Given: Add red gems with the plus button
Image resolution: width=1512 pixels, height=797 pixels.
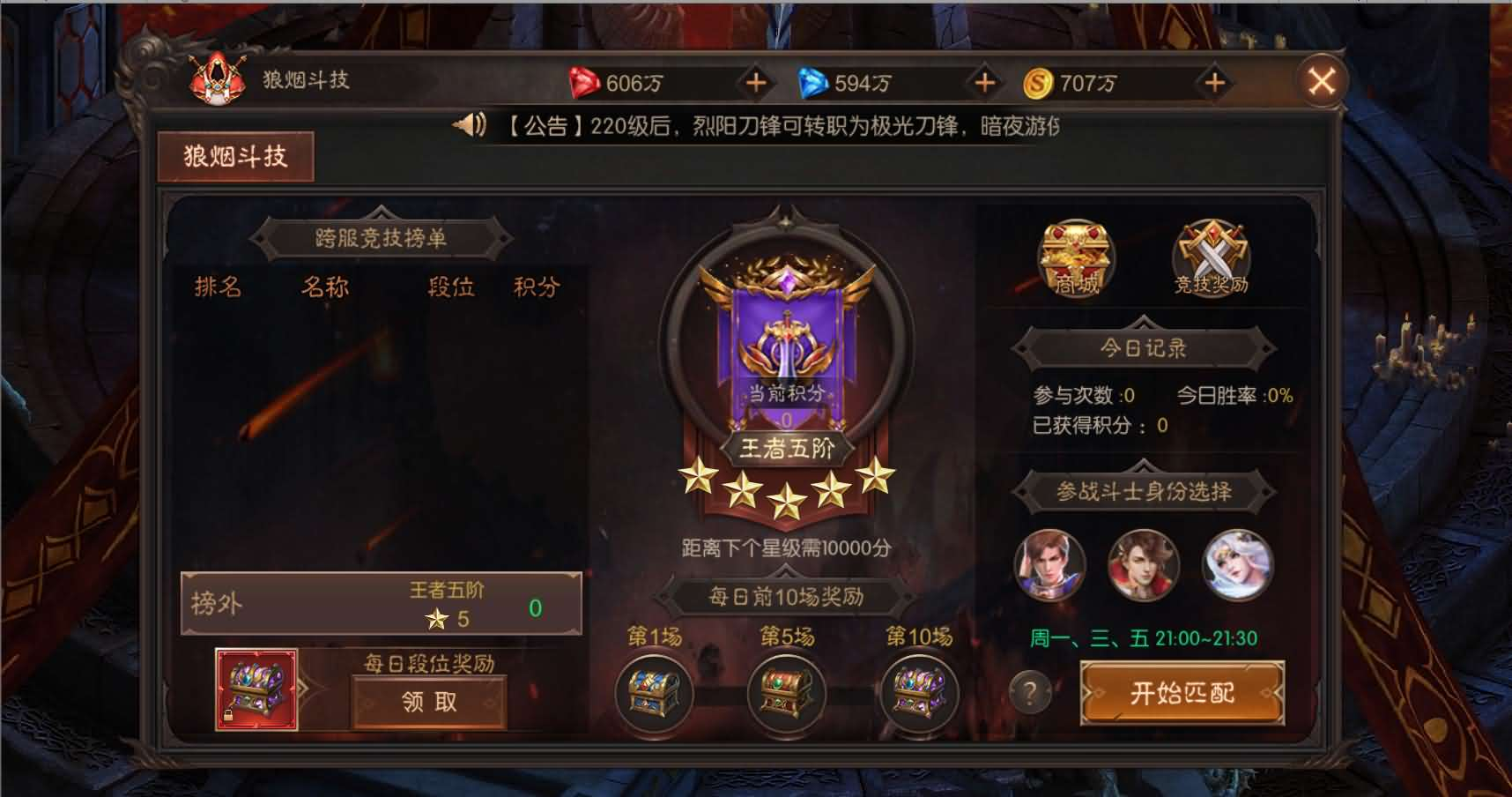Looking at the screenshot, I should click(x=756, y=83).
